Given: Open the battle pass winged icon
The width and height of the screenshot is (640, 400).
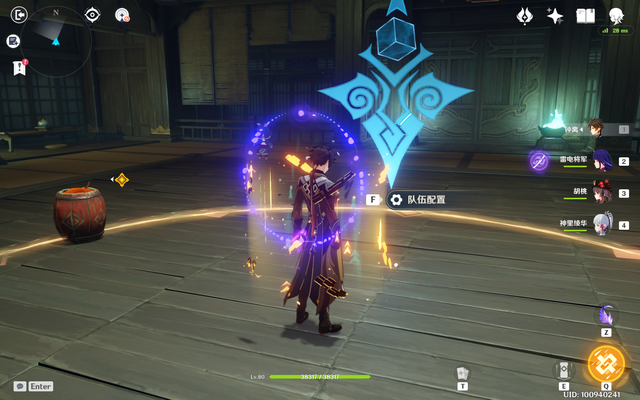Looking at the screenshot, I should (x=524, y=16).
